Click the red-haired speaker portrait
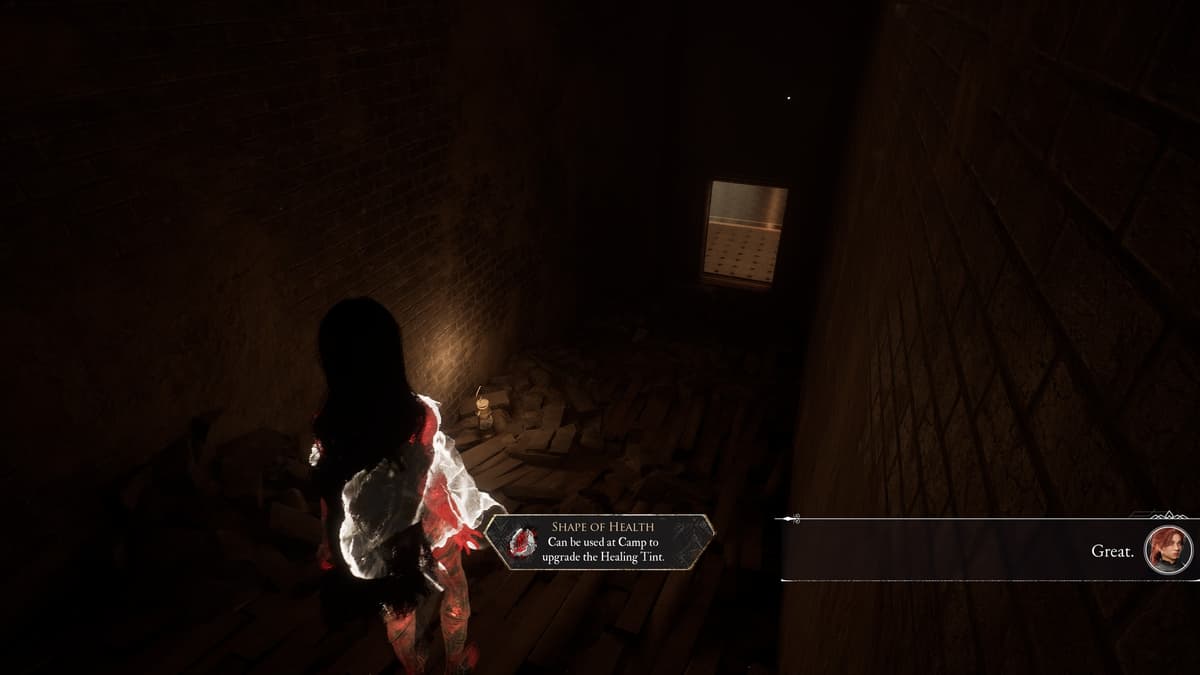 coord(1168,549)
